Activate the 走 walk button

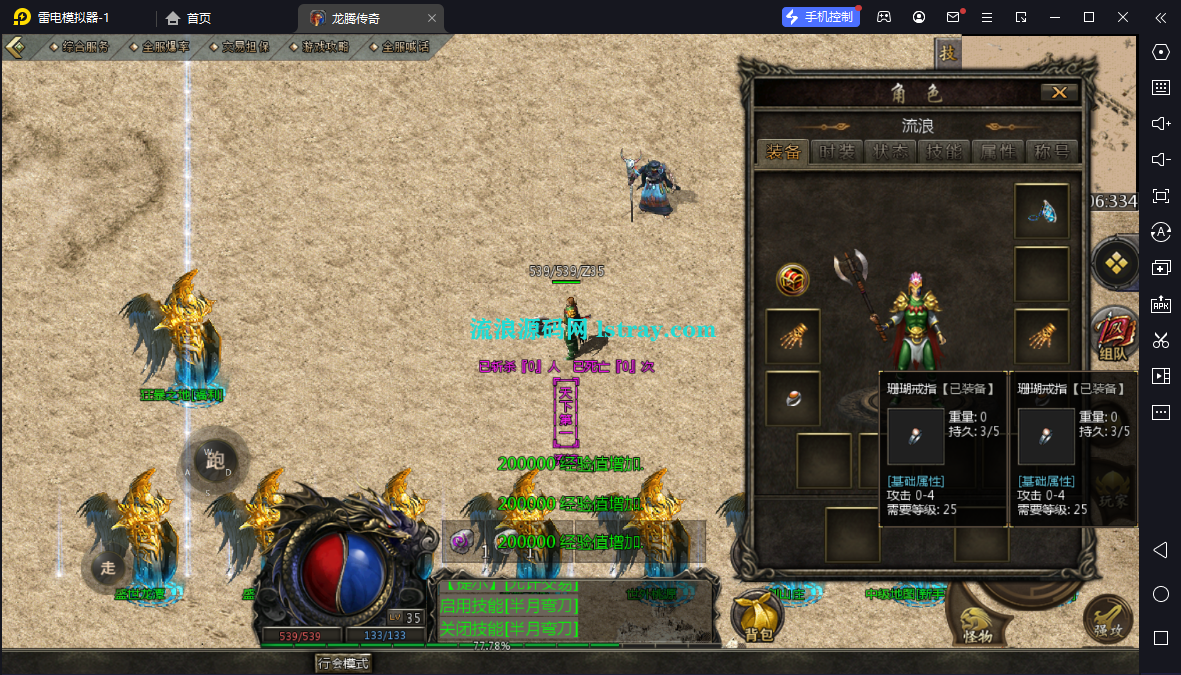pyautogui.click(x=107, y=568)
